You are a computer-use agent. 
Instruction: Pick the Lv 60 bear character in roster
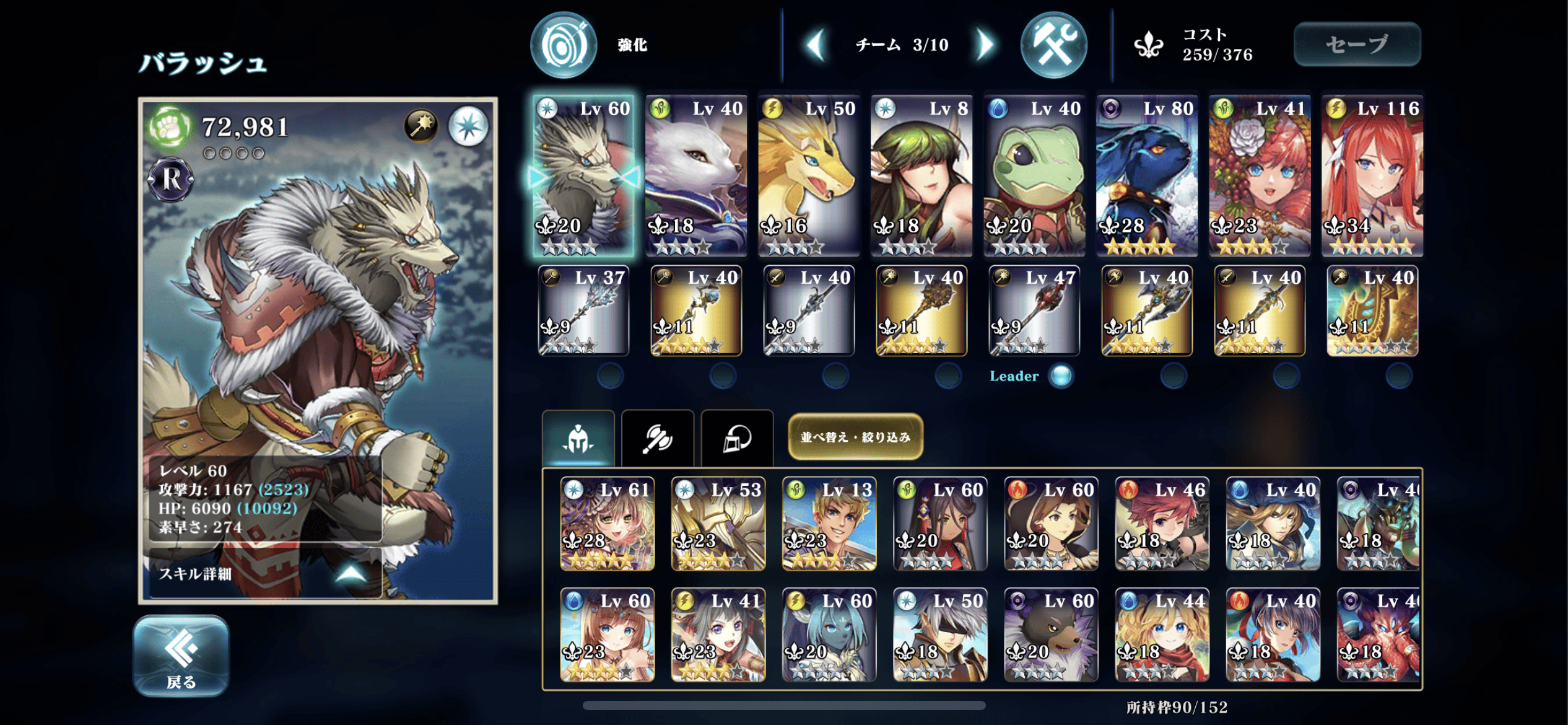click(1051, 635)
